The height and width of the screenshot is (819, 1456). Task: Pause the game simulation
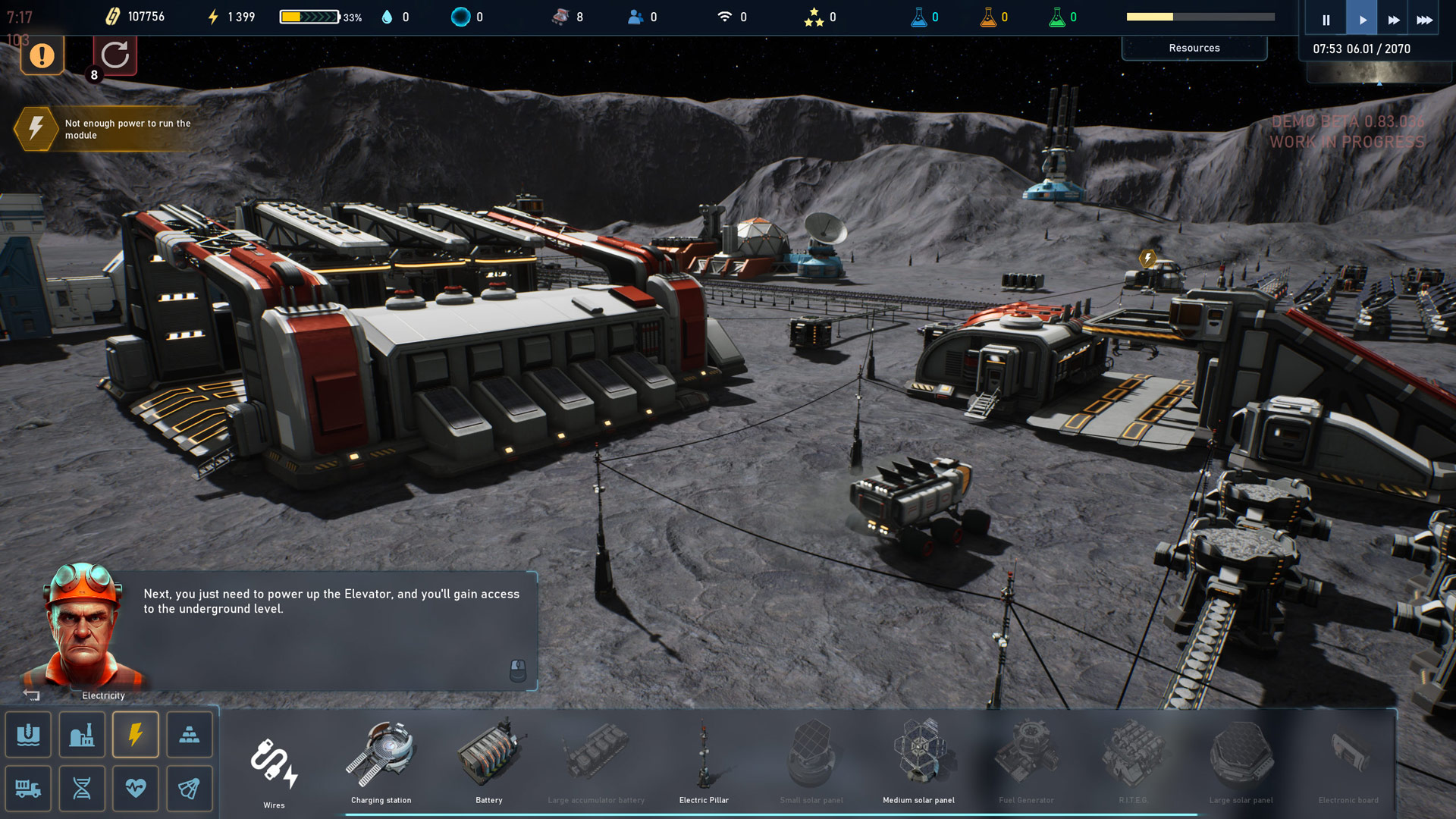(1326, 20)
